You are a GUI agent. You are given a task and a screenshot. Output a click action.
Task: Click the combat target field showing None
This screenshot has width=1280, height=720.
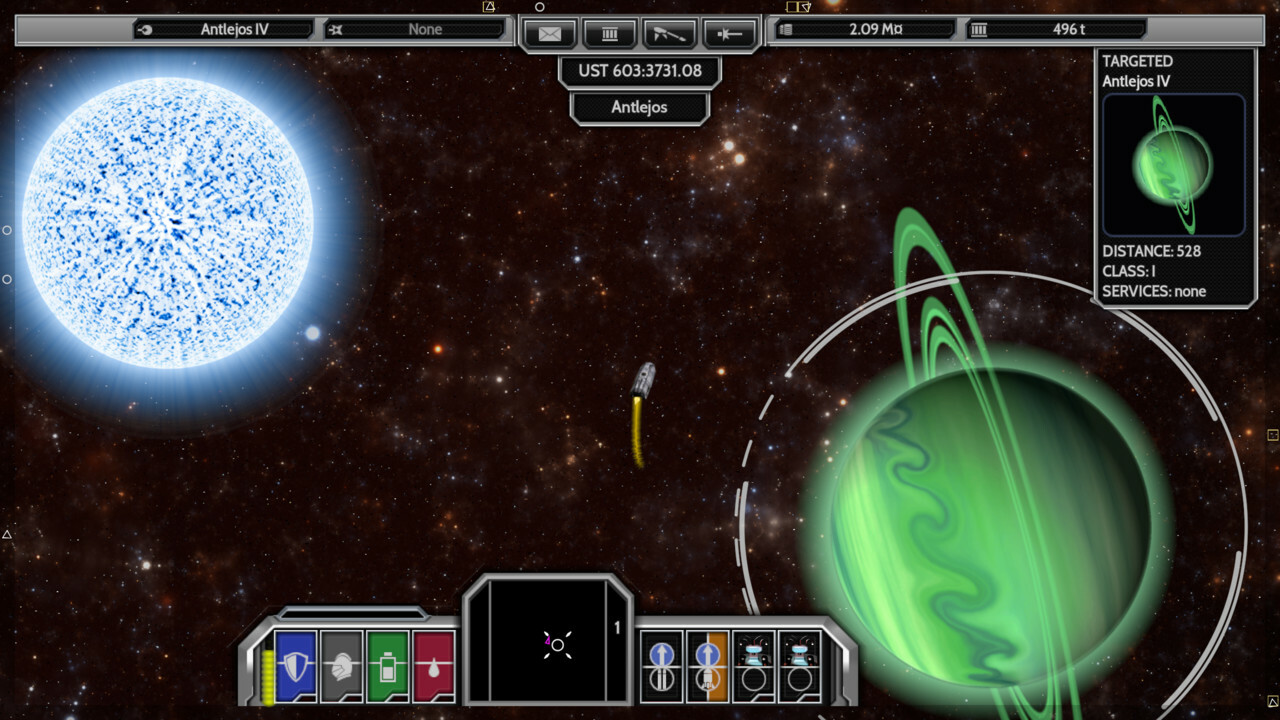[x=416, y=29]
